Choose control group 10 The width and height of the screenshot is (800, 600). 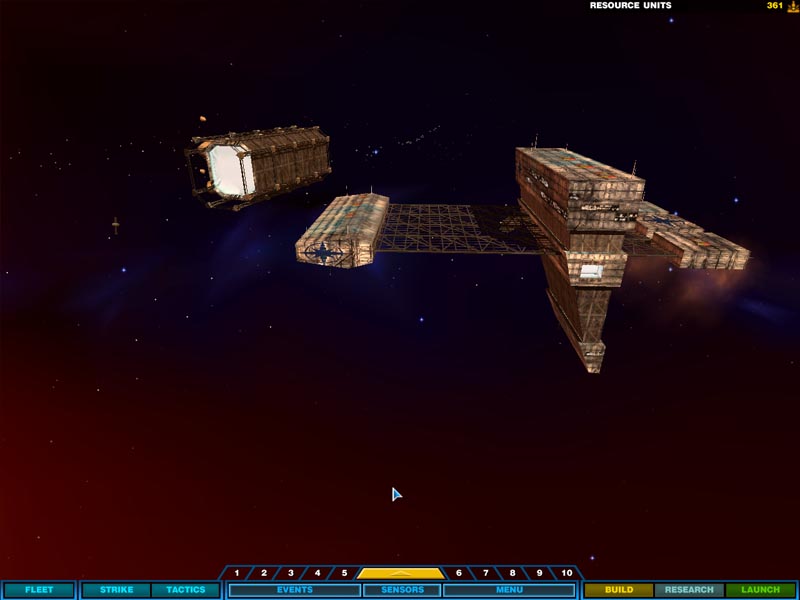[567, 573]
